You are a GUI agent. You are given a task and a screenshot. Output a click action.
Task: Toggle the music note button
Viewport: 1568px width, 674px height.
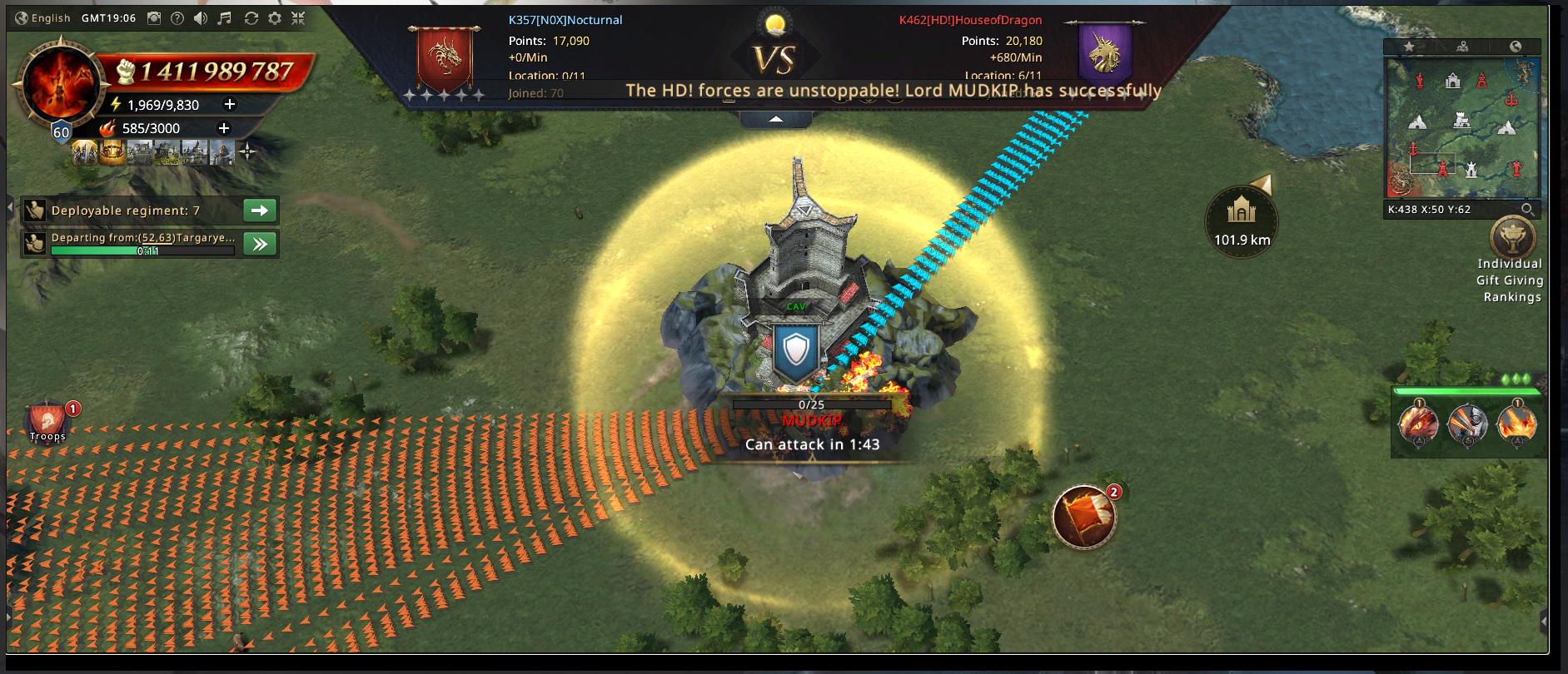point(225,18)
